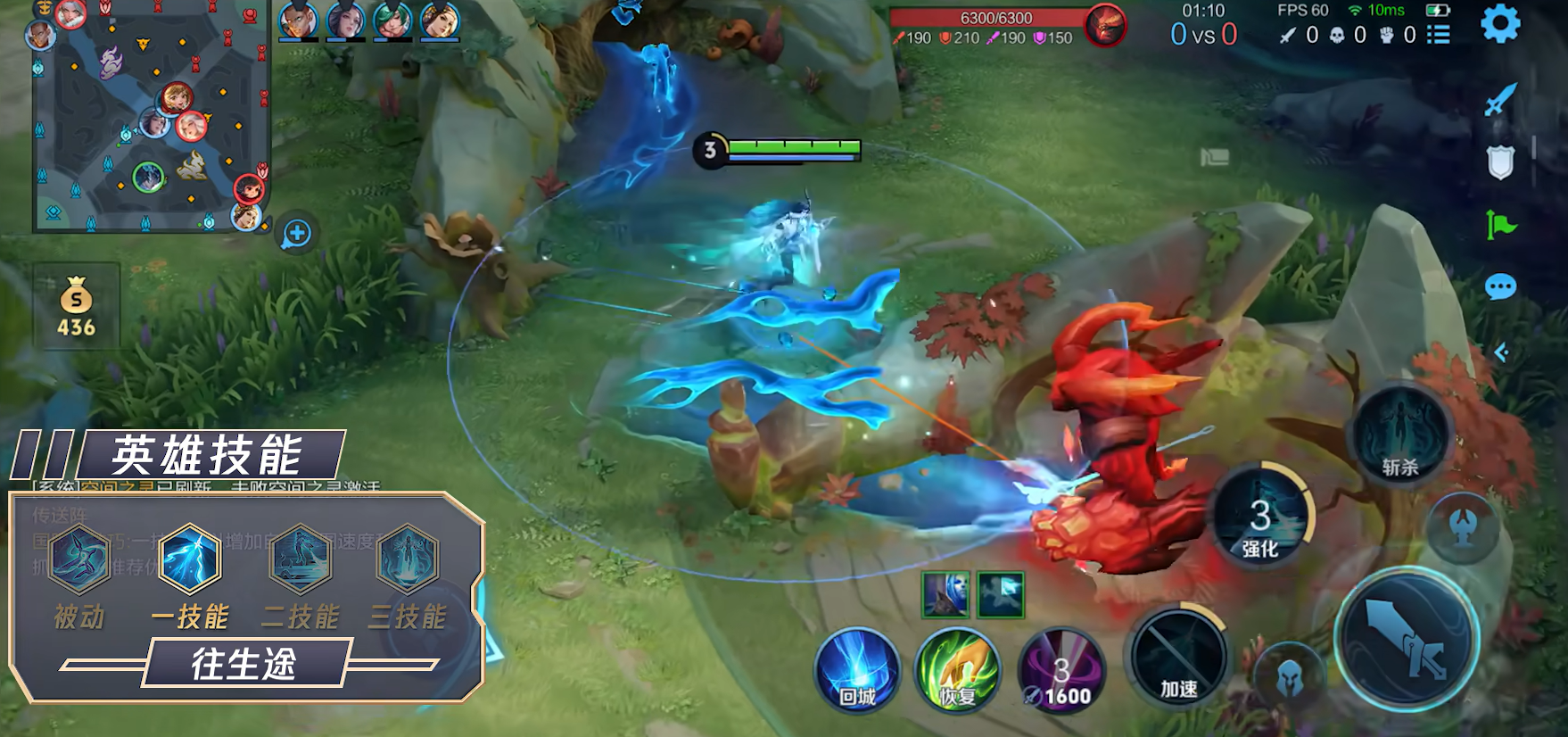Image resolution: width=1568 pixels, height=737 pixels.
Task: Open the scoreboard list icon
Action: [1438, 35]
